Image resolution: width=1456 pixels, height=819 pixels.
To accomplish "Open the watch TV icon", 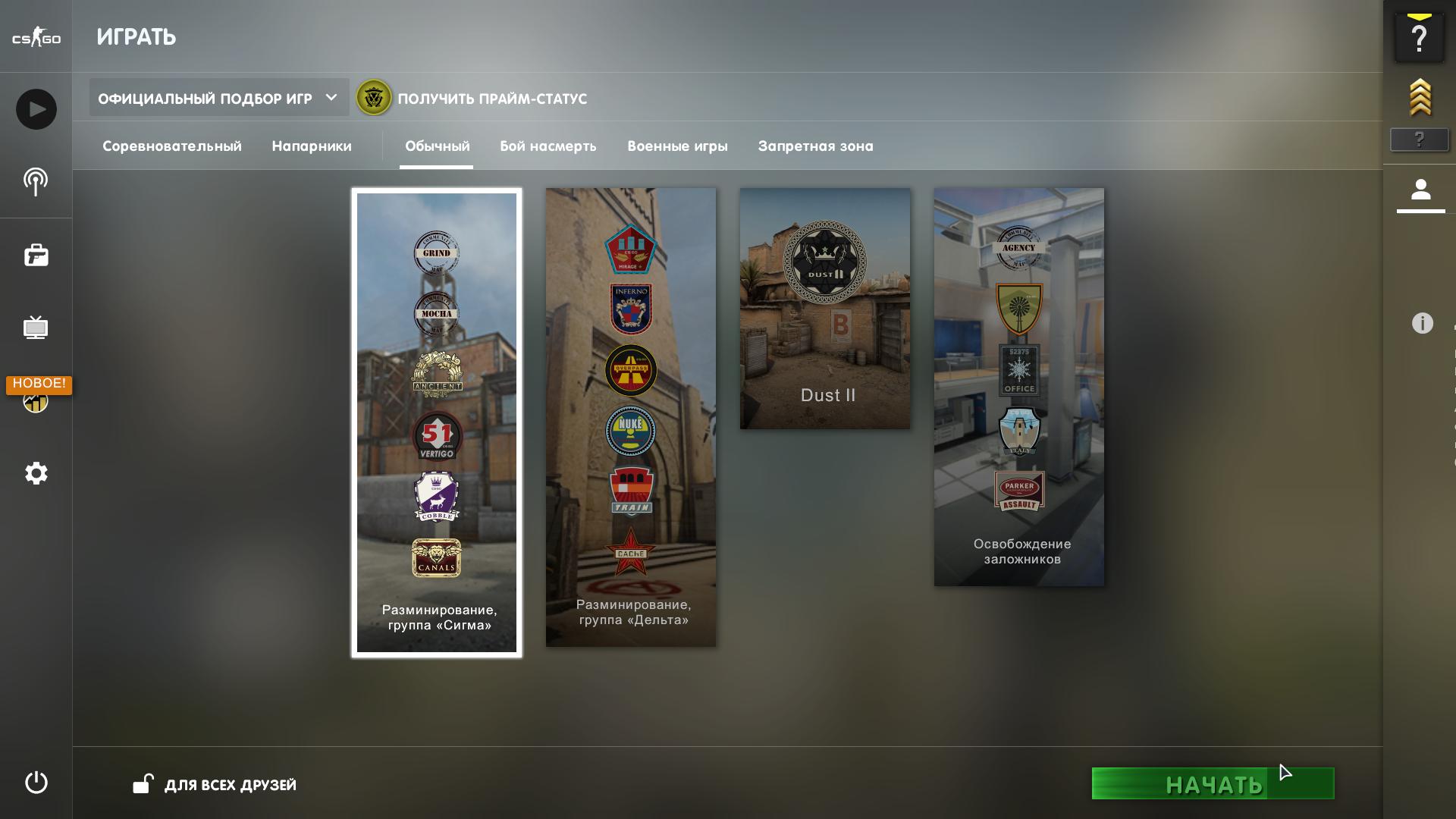I will point(36,328).
